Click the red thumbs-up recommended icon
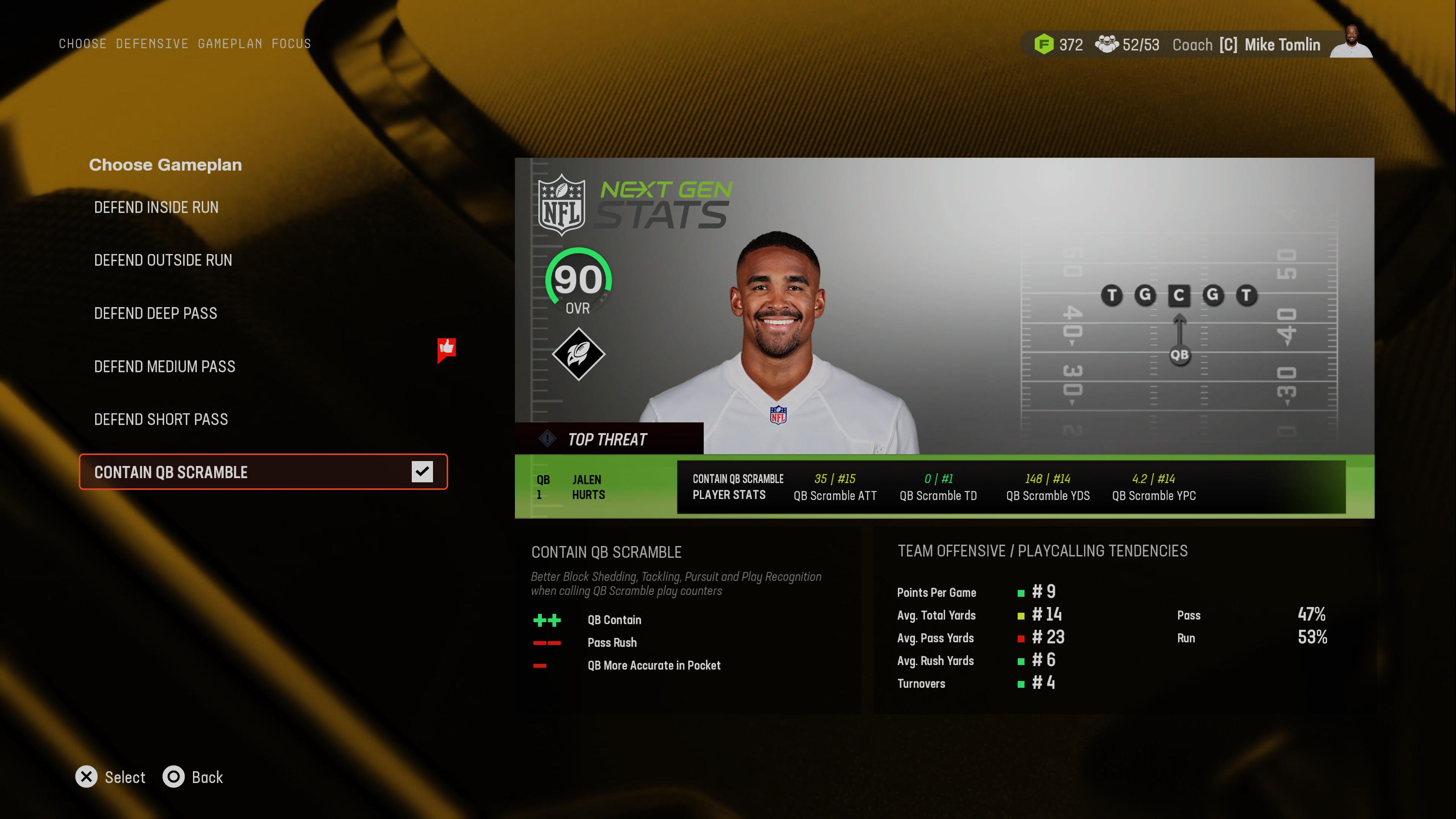Screen dimensions: 1456x819 (447, 349)
